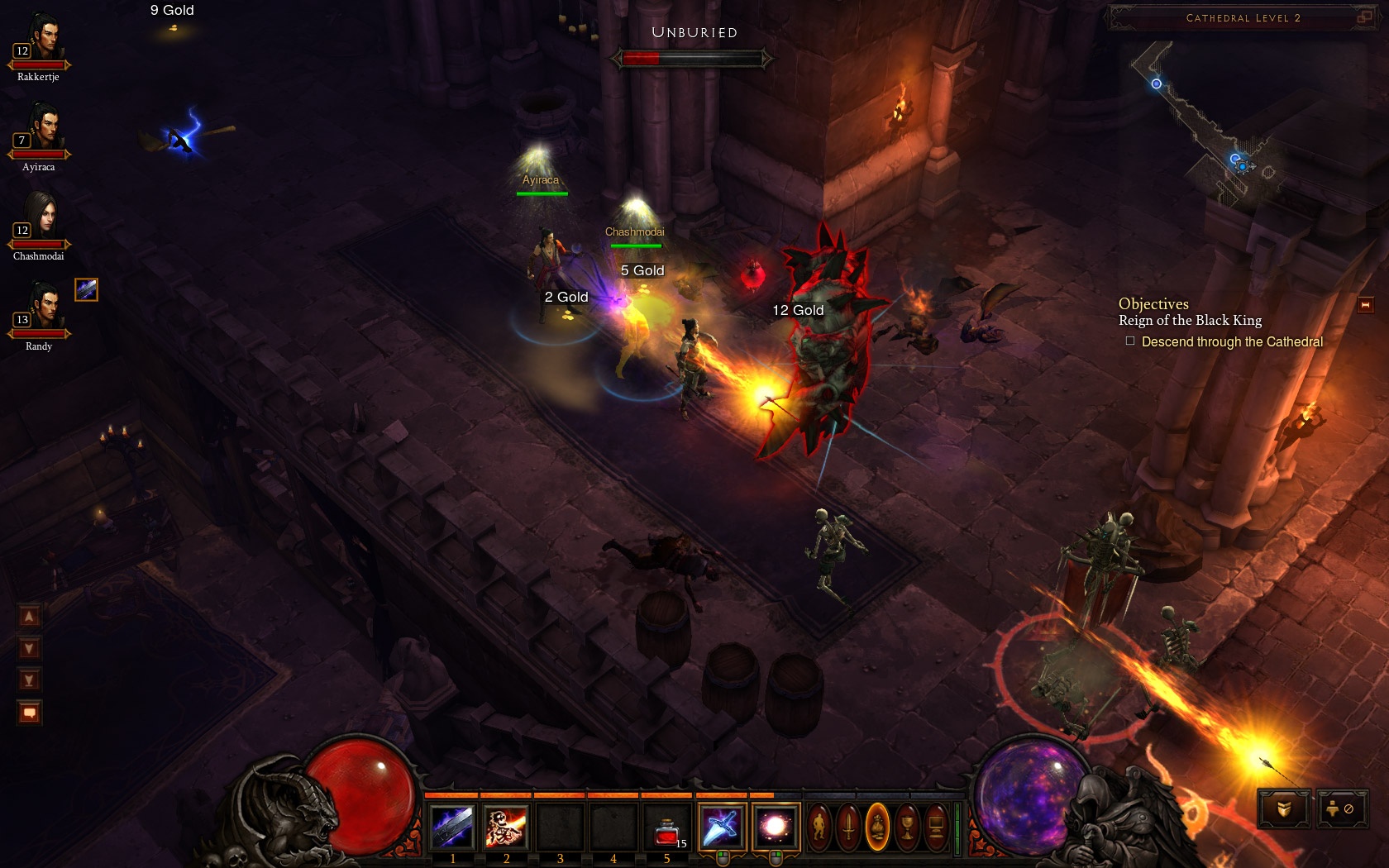Open the character figure menu button
This screenshot has width=1389, height=868.
(819, 826)
